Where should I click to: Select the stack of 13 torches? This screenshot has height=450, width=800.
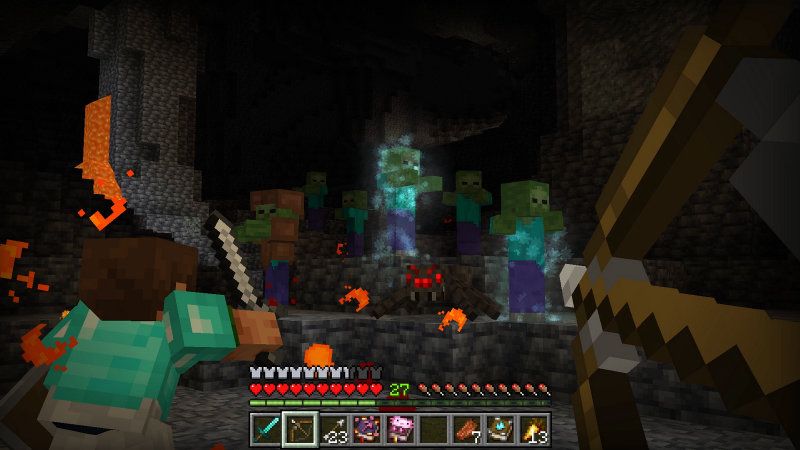point(535,428)
